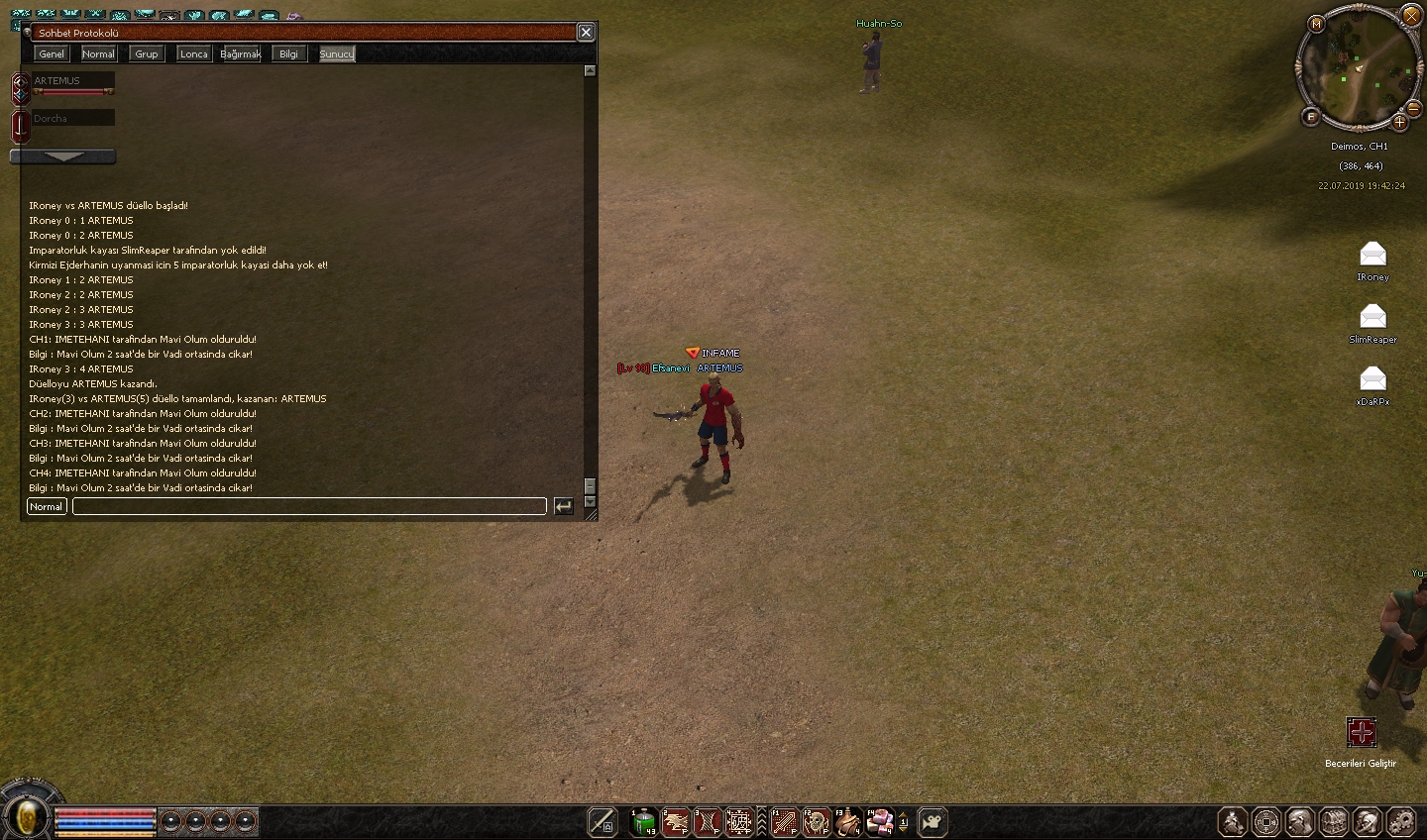This screenshot has height=840, width=1427.
Task: Close the Sohbet Protokolü chat window
Action: click(586, 33)
